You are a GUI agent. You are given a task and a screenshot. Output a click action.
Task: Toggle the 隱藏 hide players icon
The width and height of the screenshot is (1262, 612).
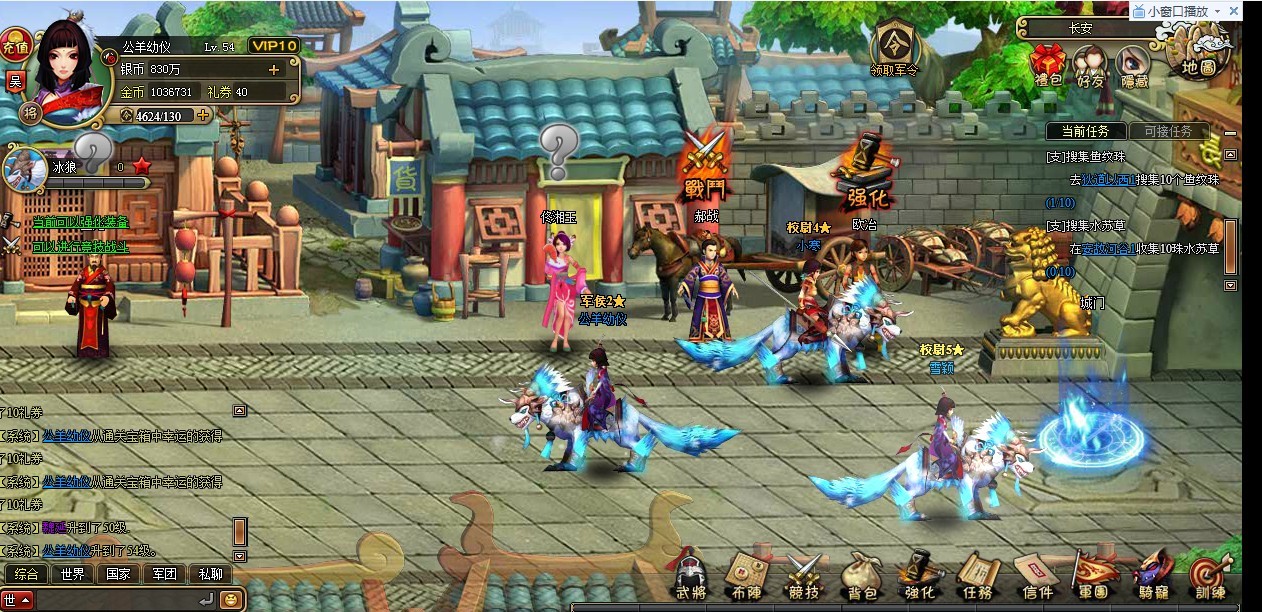pos(1134,64)
